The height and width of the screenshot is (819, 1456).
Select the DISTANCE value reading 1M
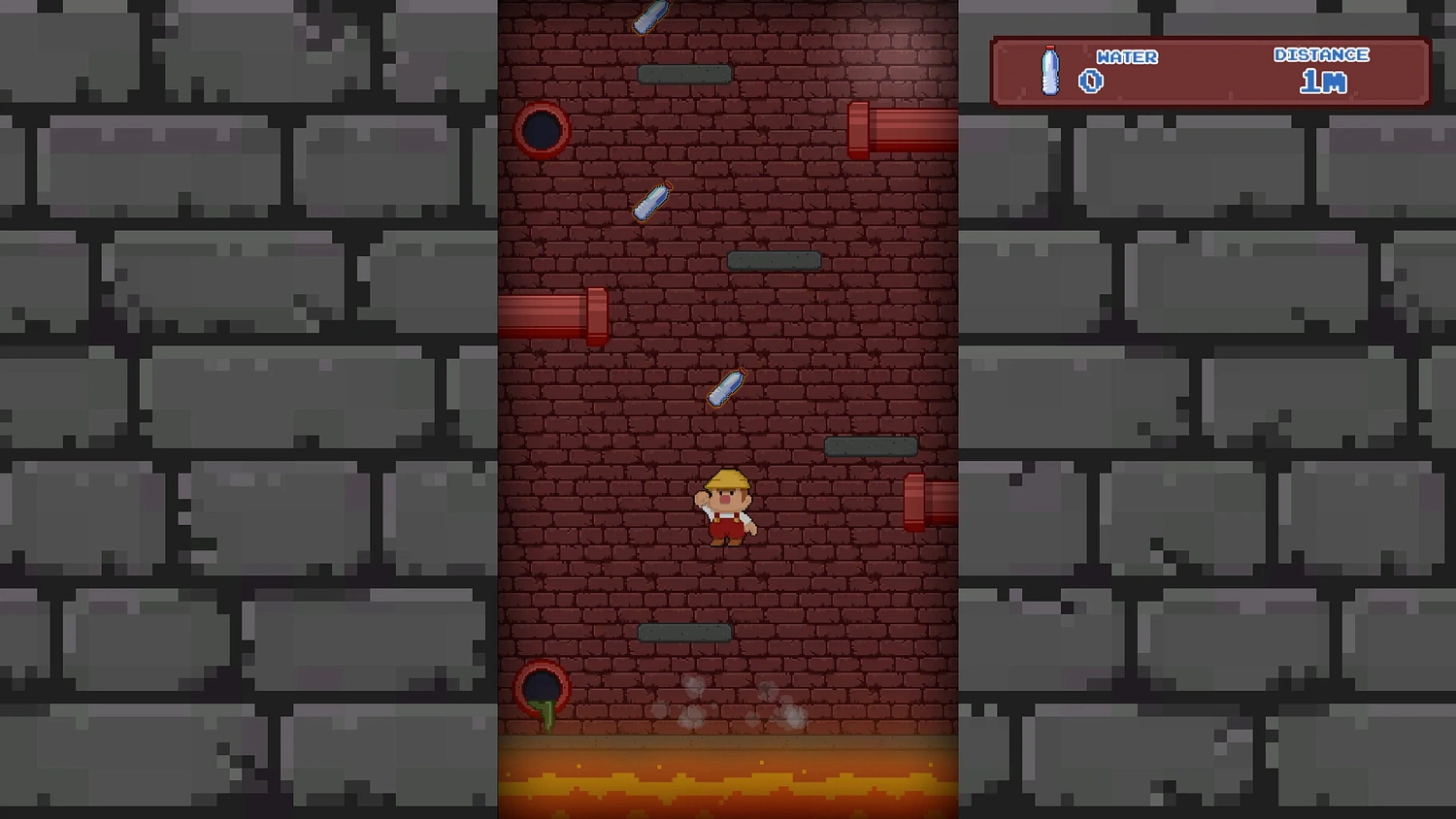(x=1322, y=82)
